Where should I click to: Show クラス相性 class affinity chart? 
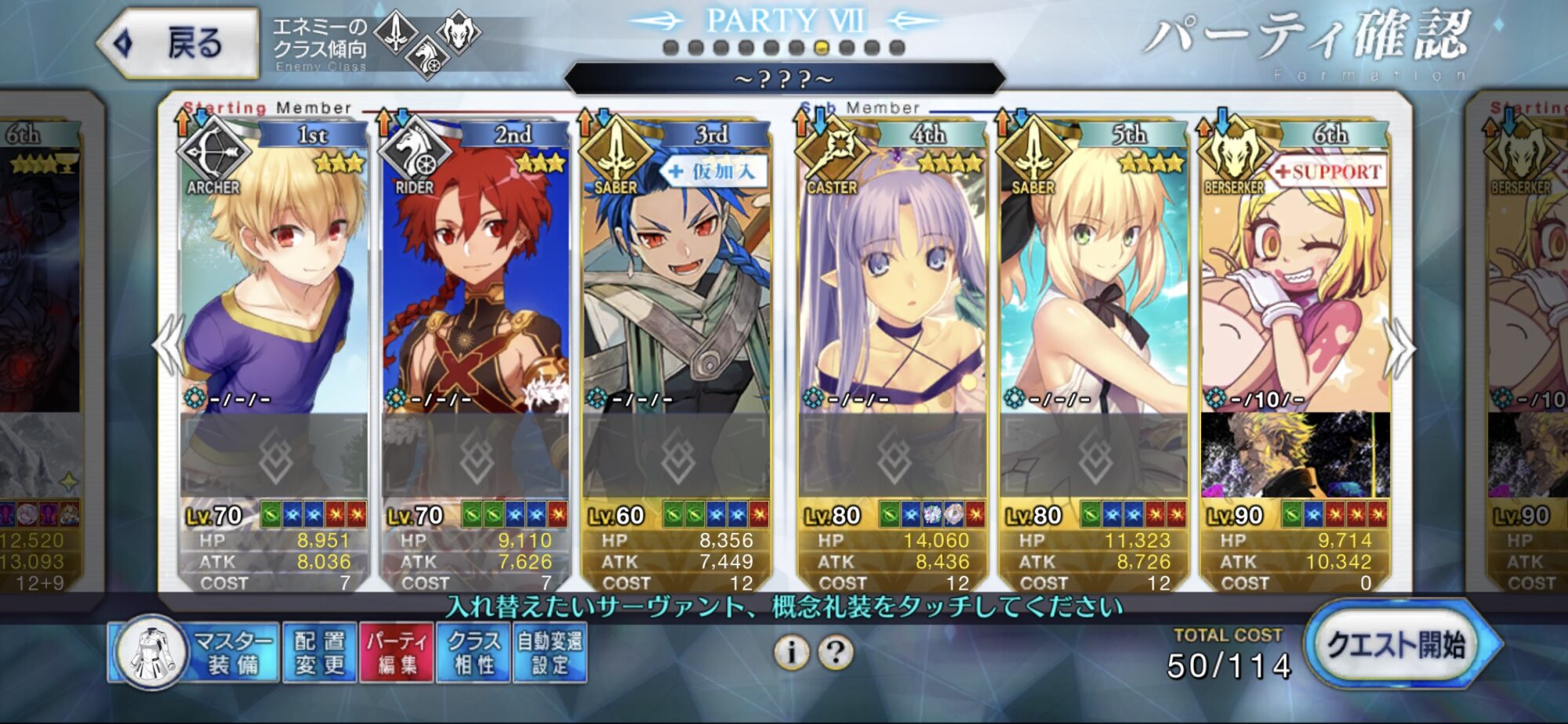click(x=474, y=653)
